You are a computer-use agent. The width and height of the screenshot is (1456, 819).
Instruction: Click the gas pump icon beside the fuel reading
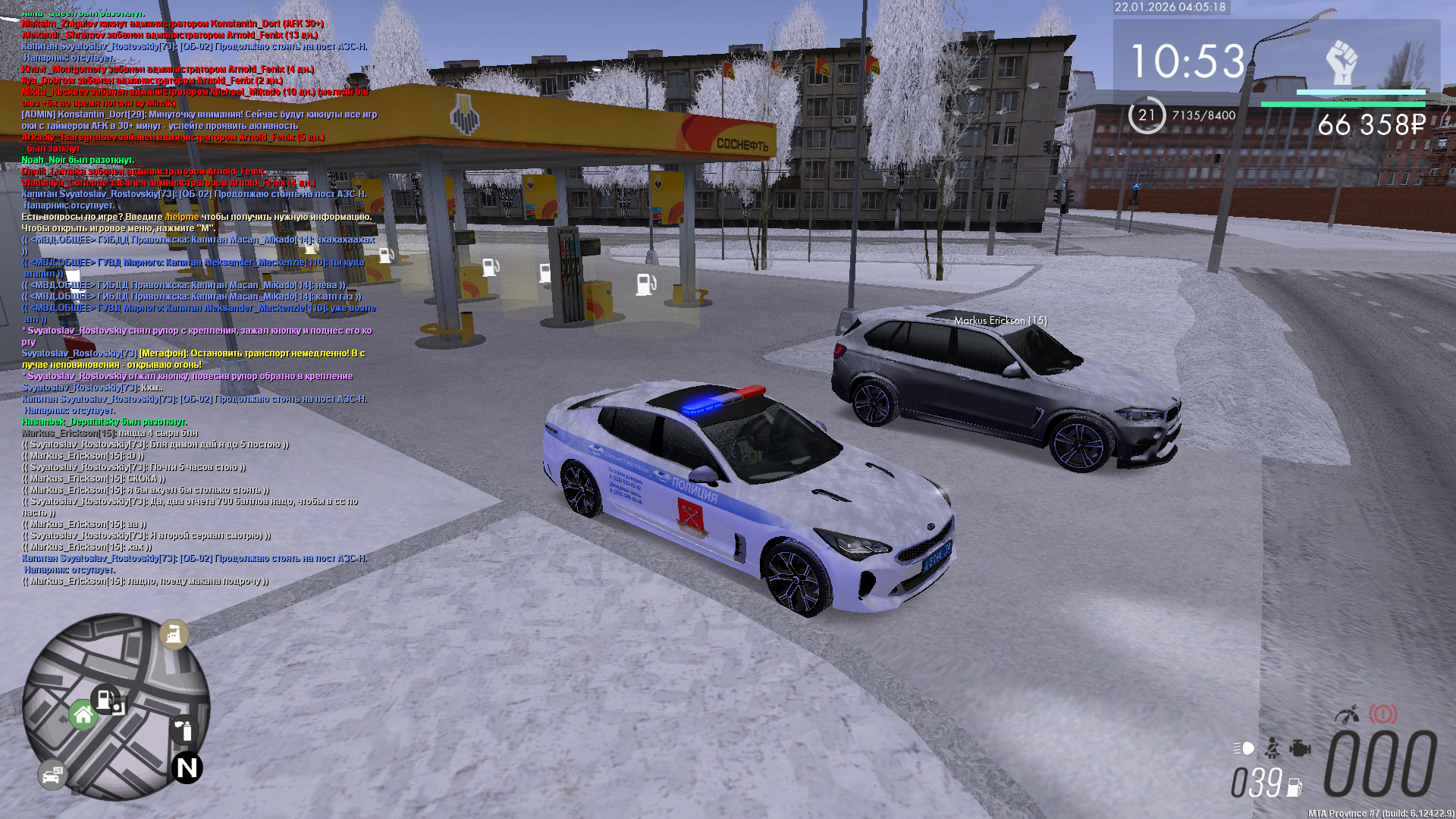1294,787
